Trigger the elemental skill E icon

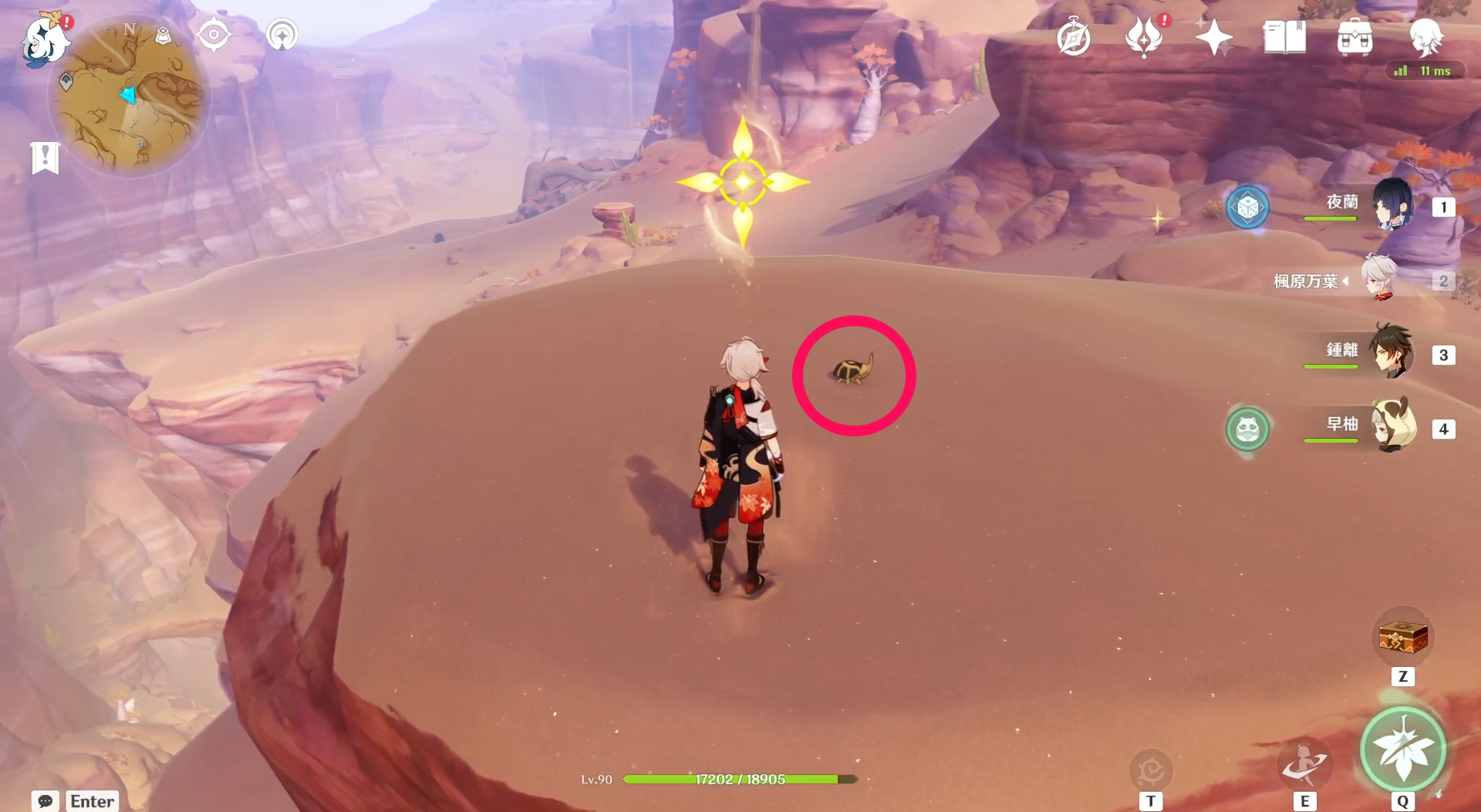tap(1307, 766)
